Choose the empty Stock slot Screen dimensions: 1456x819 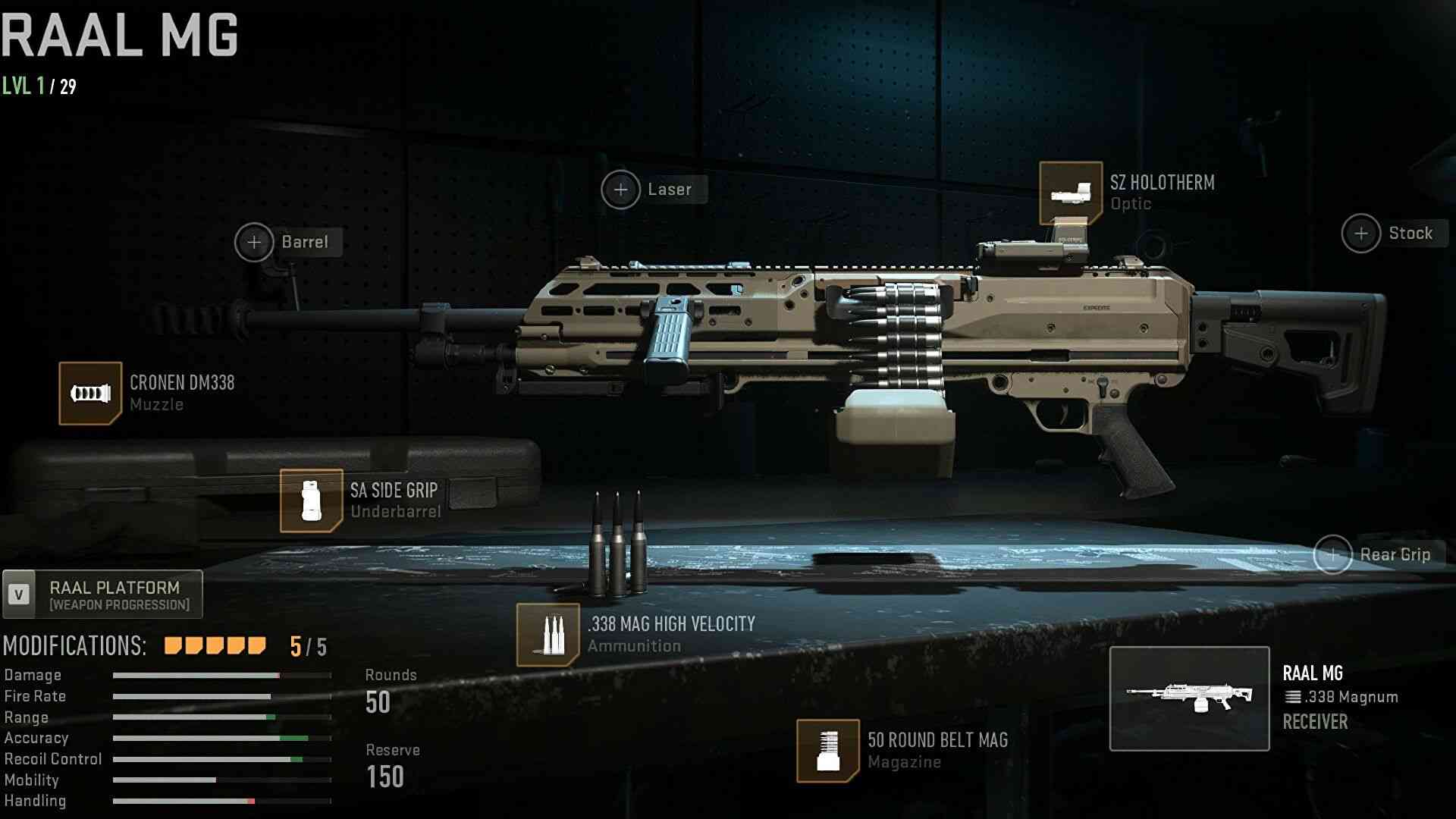click(x=1361, y=234)
